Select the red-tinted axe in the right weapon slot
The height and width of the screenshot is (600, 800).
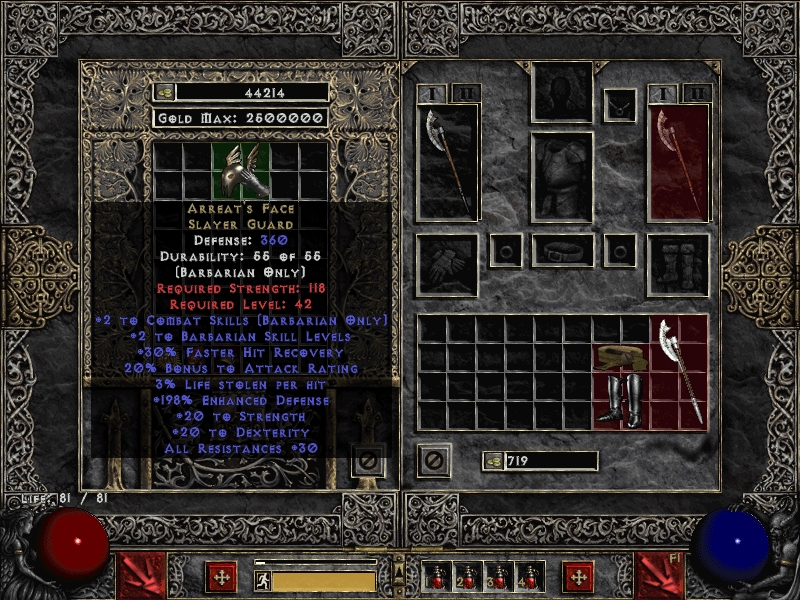pyautogui.click(x=679, y=162)
